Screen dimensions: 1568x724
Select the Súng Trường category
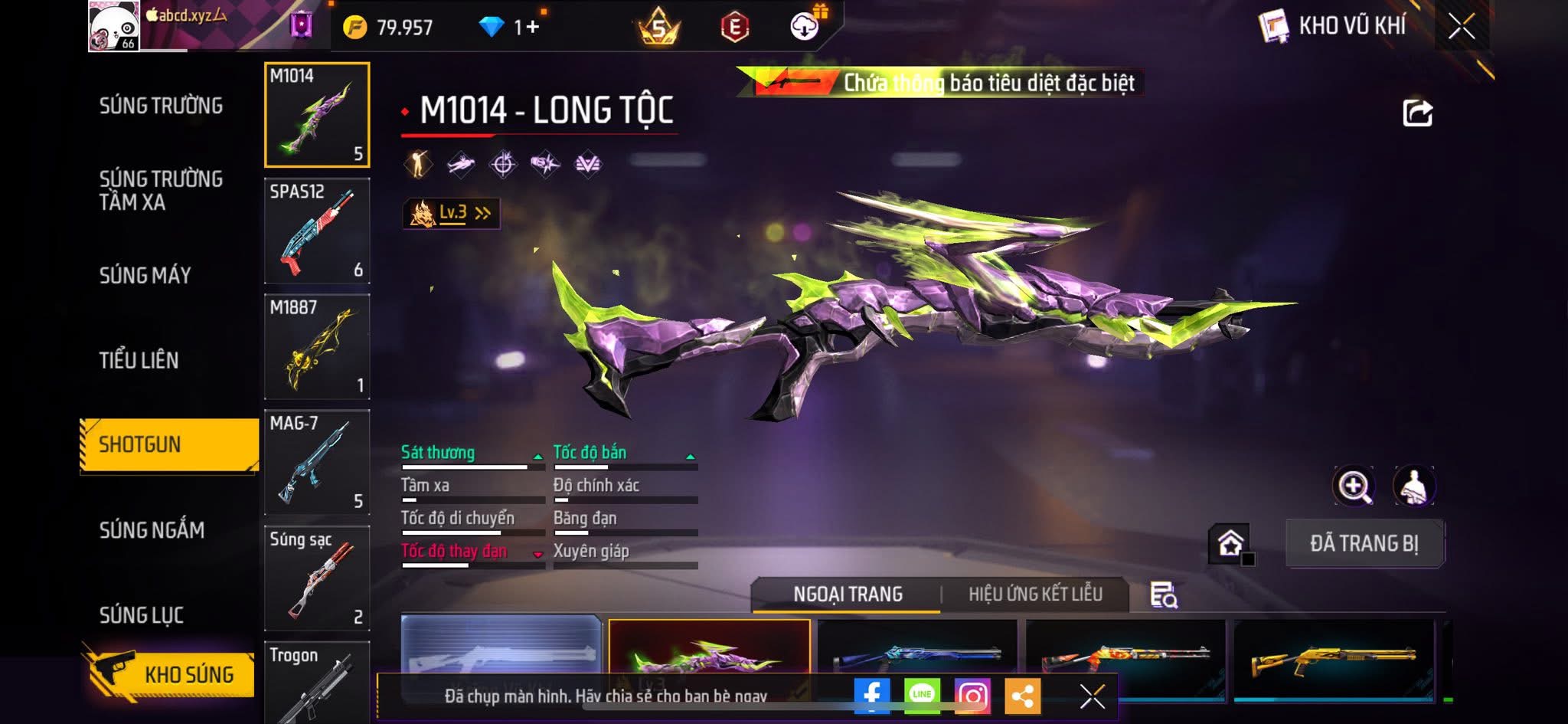pyautogui.click(x=161, y=106)
